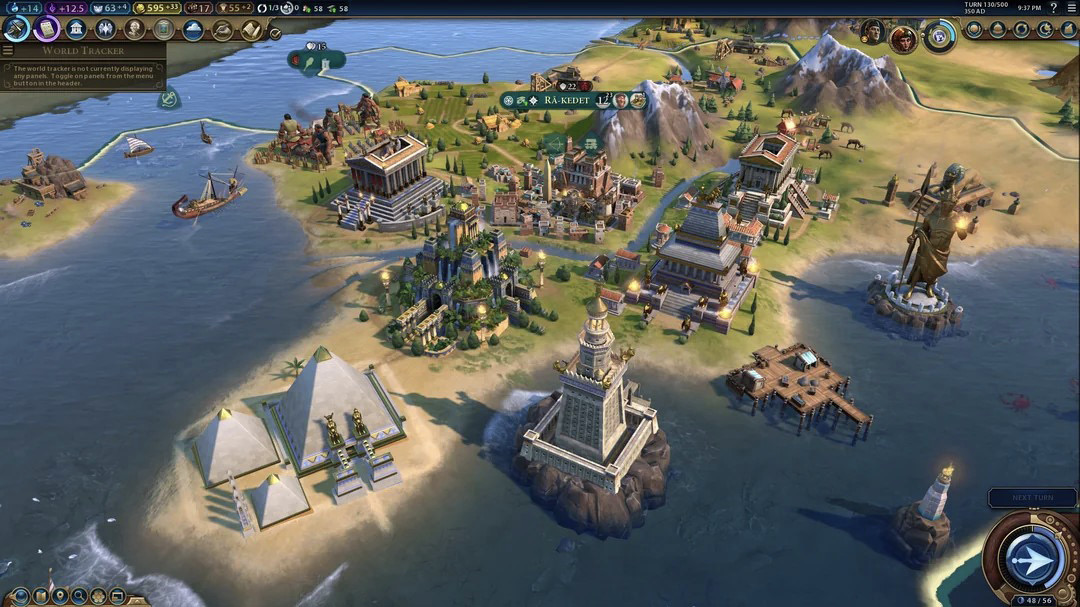Open the civics tree scroll button
The height and width of the screenshot is (607, 1080).
click(46, 28)
